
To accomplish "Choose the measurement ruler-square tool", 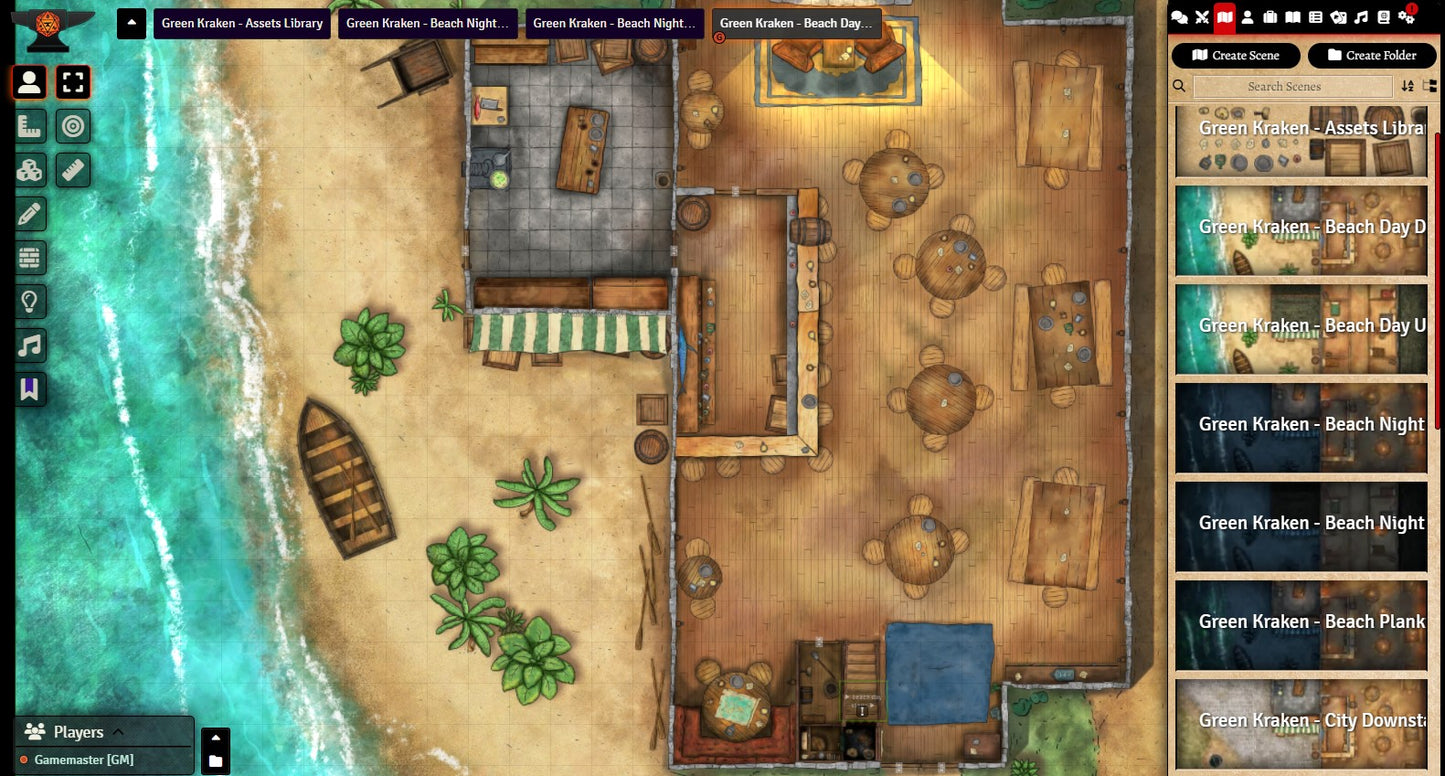I will [29, 126].
